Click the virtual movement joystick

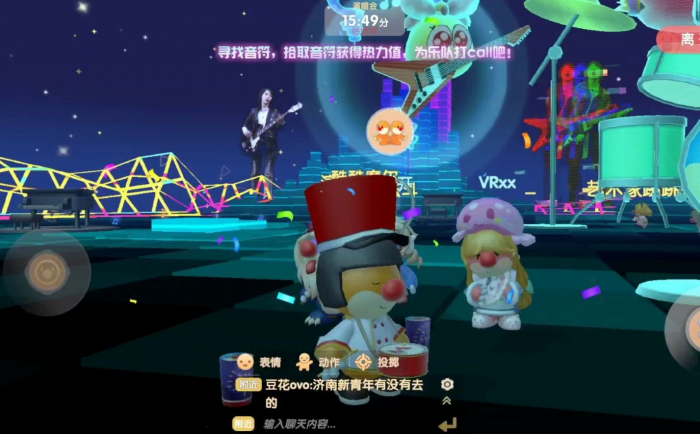point(46,270)
